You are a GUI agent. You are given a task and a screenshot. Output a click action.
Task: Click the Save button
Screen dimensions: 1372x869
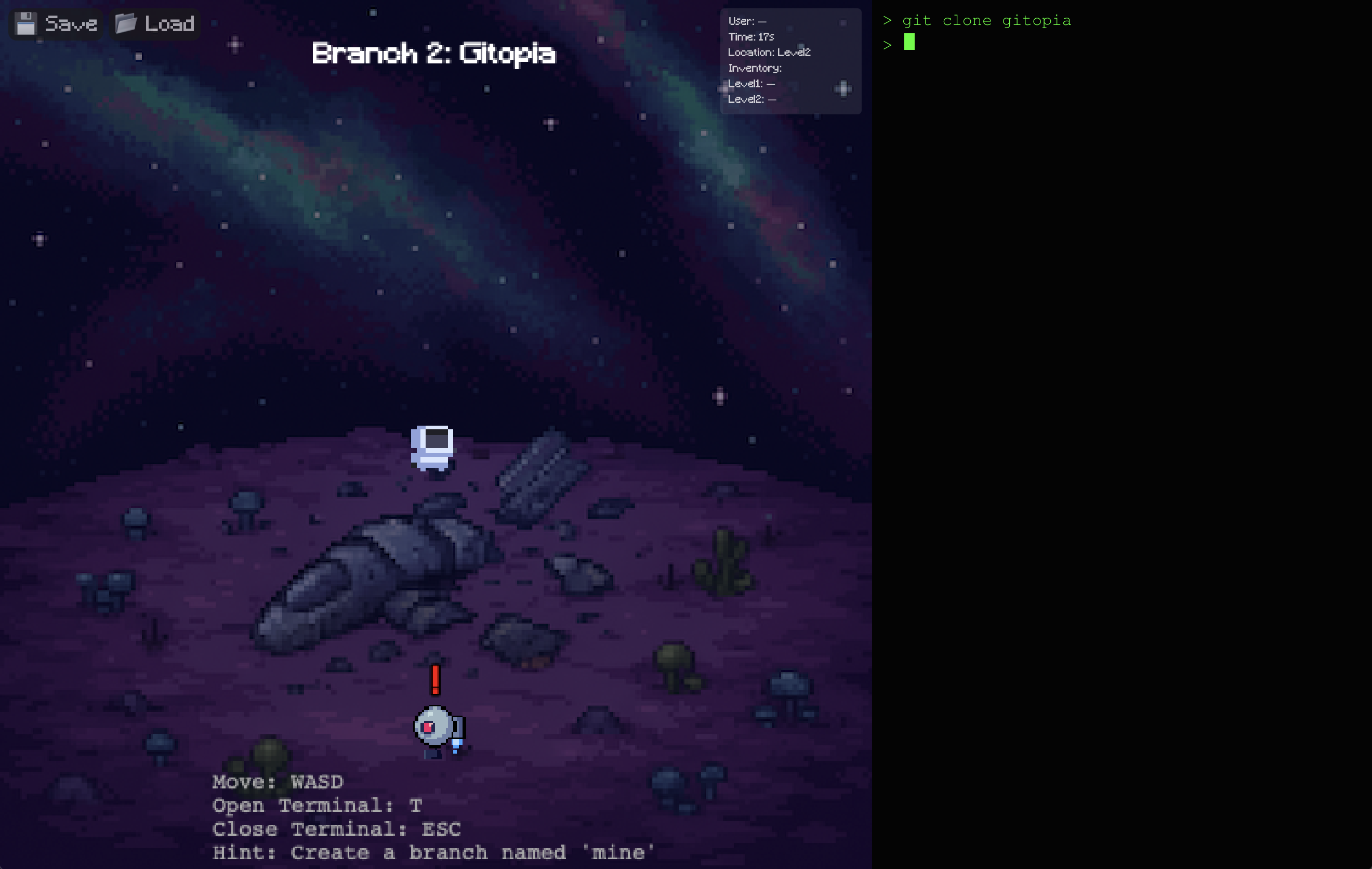[56, 24]
